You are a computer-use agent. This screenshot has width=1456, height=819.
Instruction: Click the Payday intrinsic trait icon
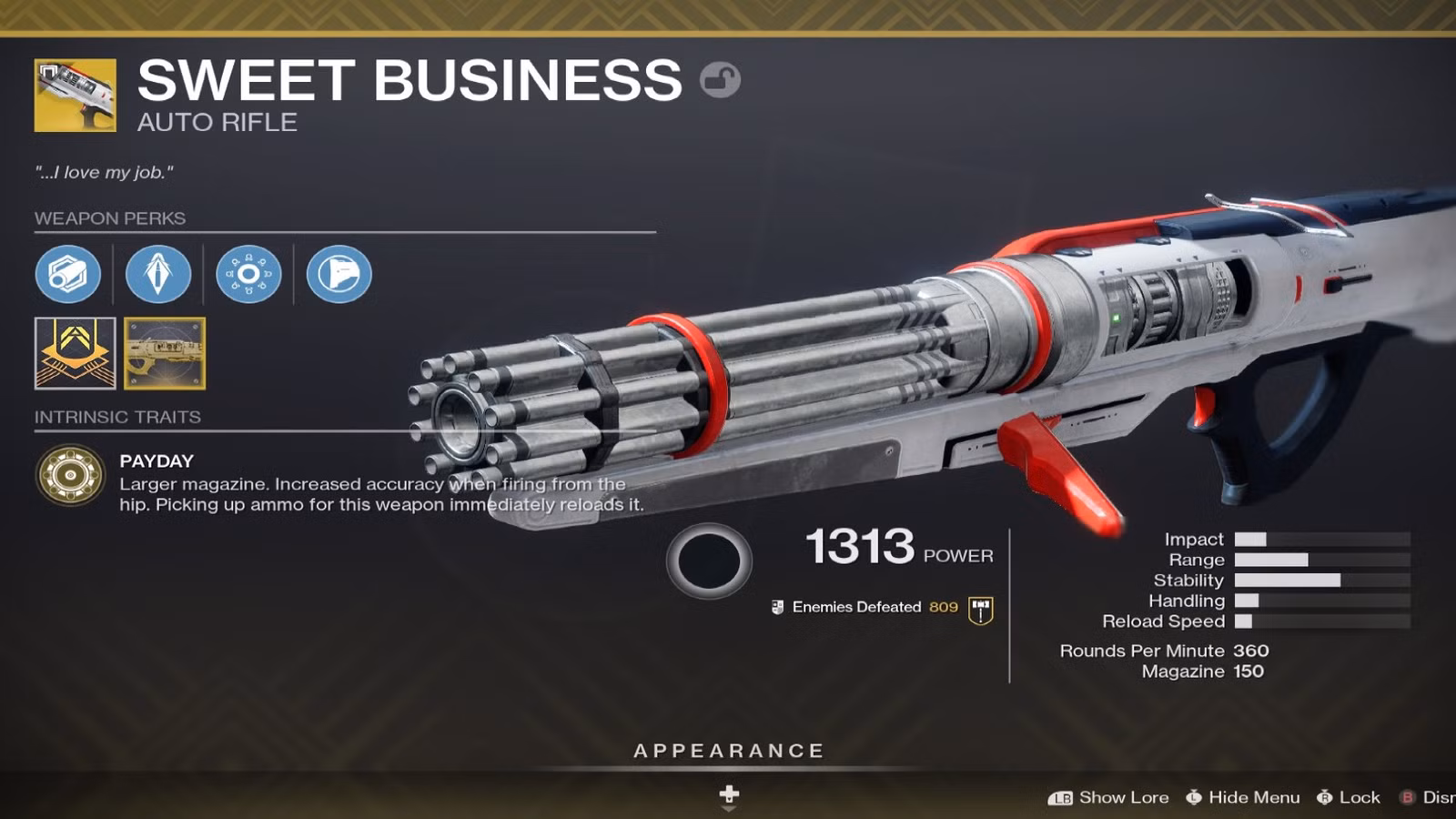[x=69, y=473]
